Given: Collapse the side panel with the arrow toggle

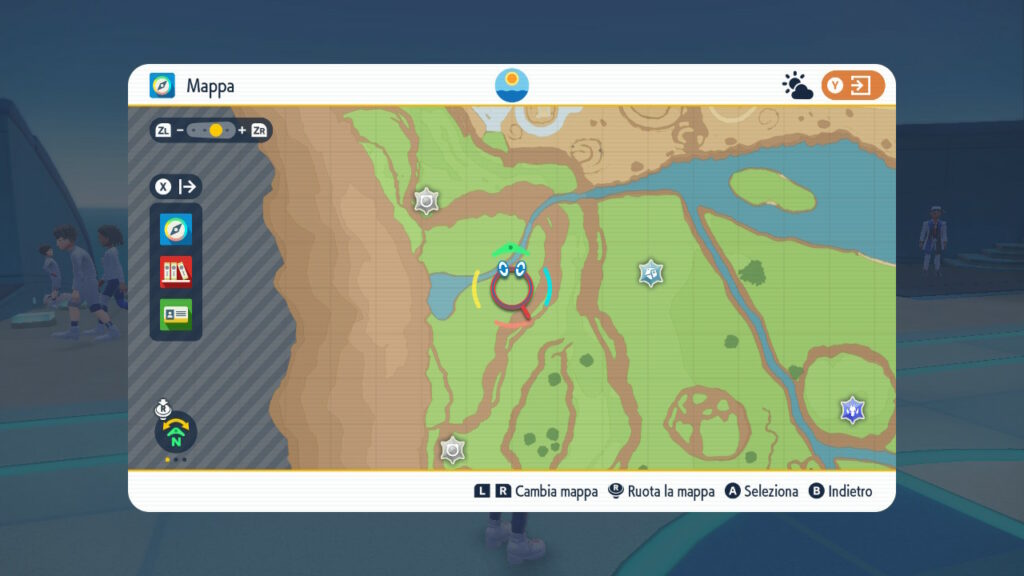Looking at the screenshot, I should click(188, 186).
